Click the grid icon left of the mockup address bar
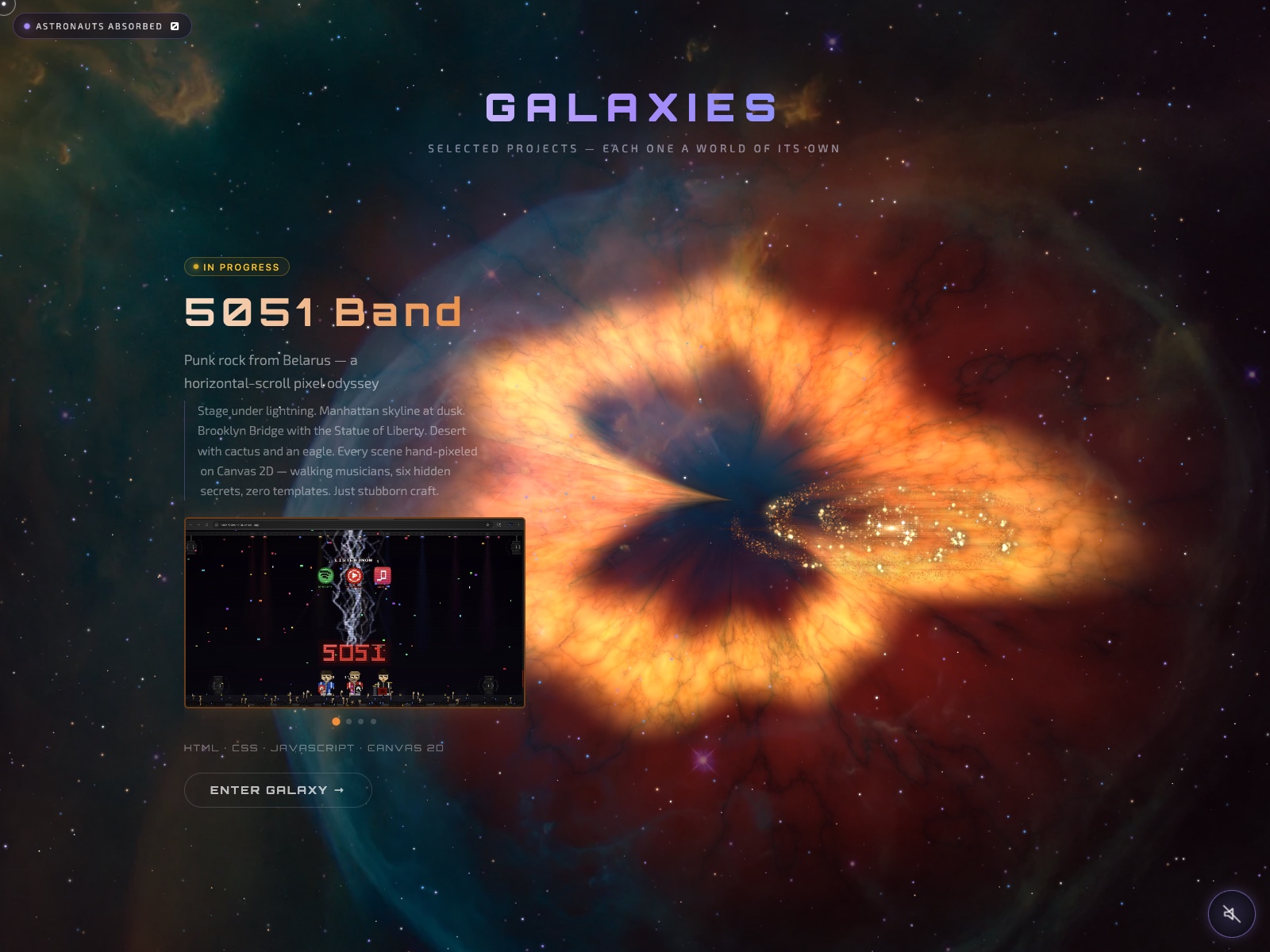 [x=206, y=524]
